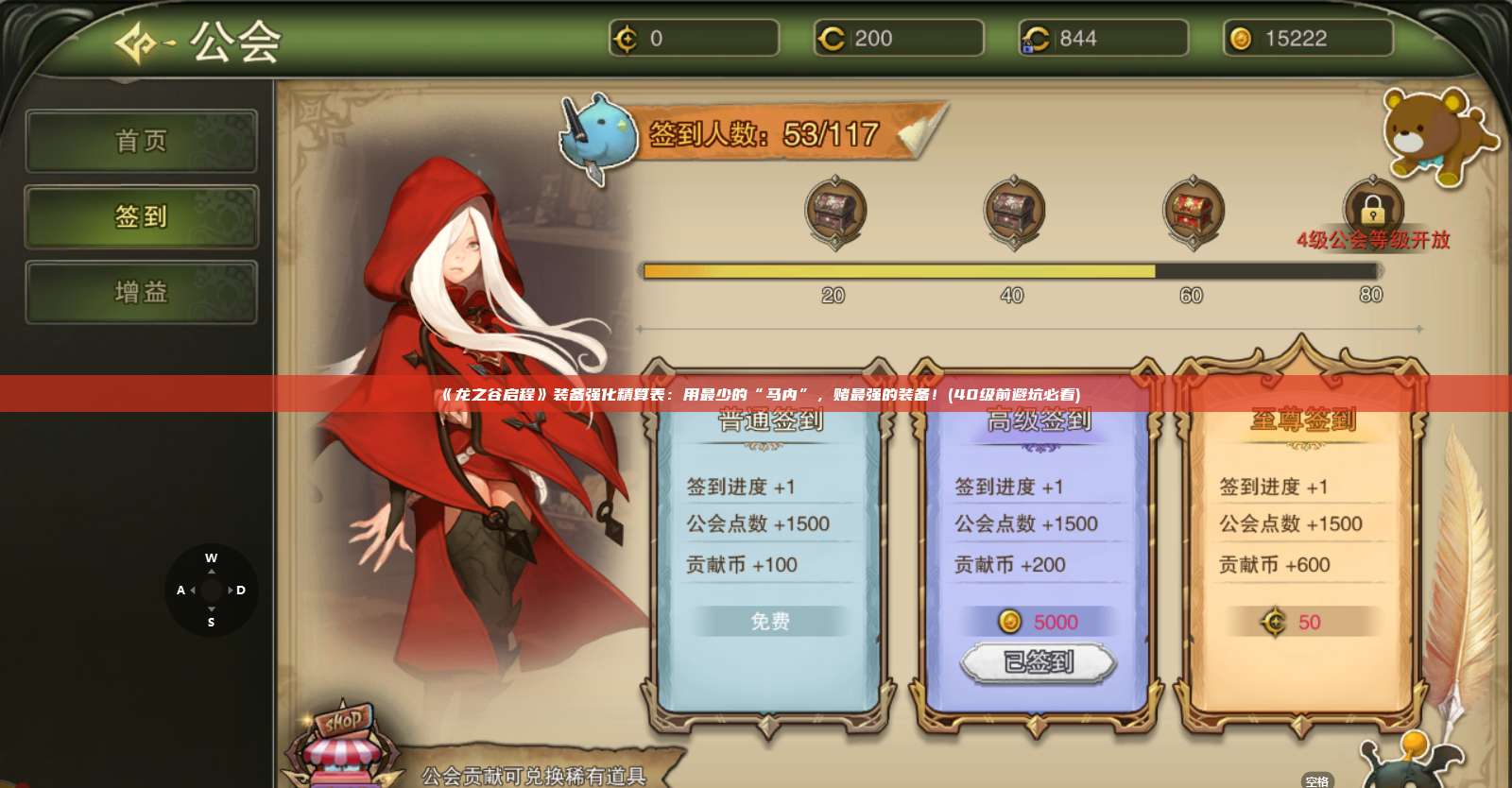This screenshot has height=788, width=1512.
Task: Click the sign-in progress bar
Action: coord(1011,272)
